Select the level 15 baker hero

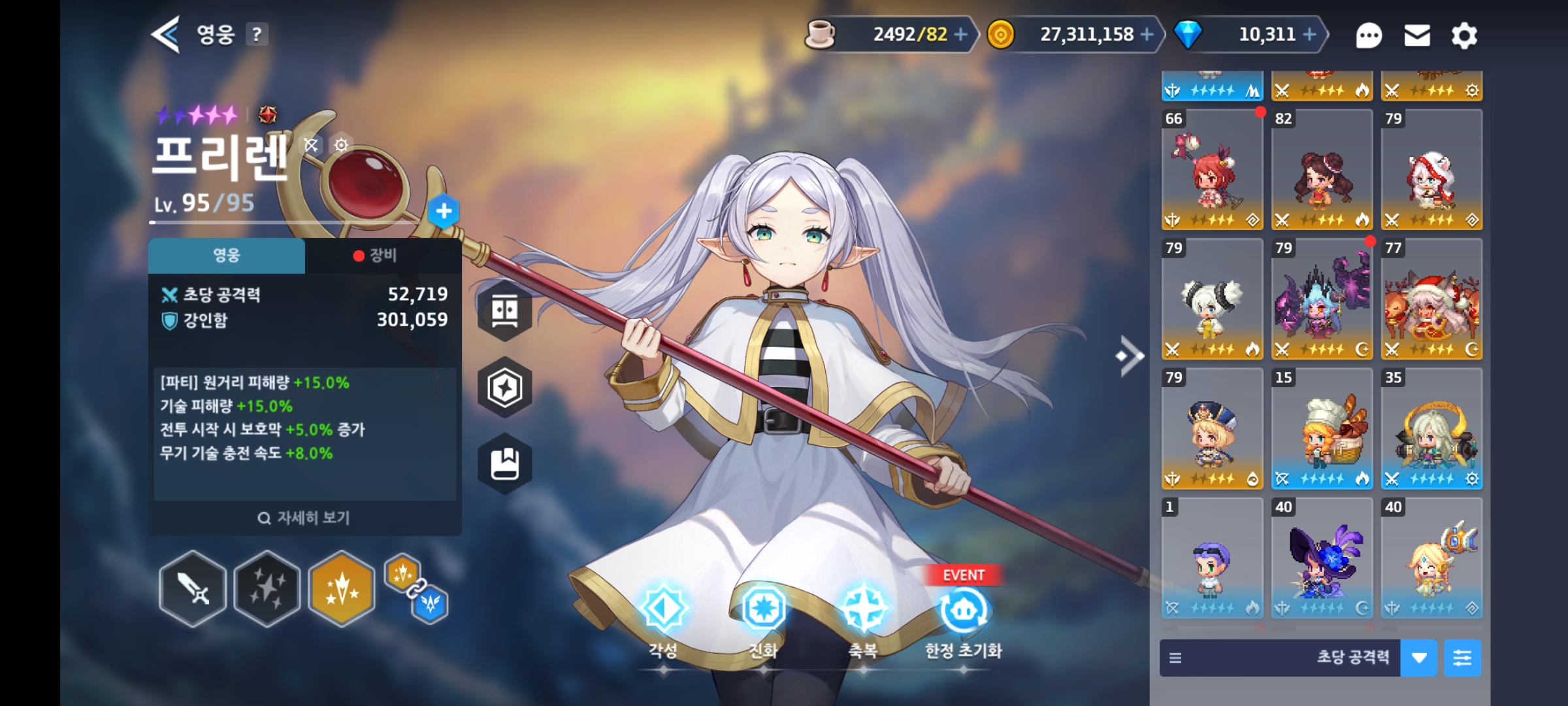[1322, 429]
